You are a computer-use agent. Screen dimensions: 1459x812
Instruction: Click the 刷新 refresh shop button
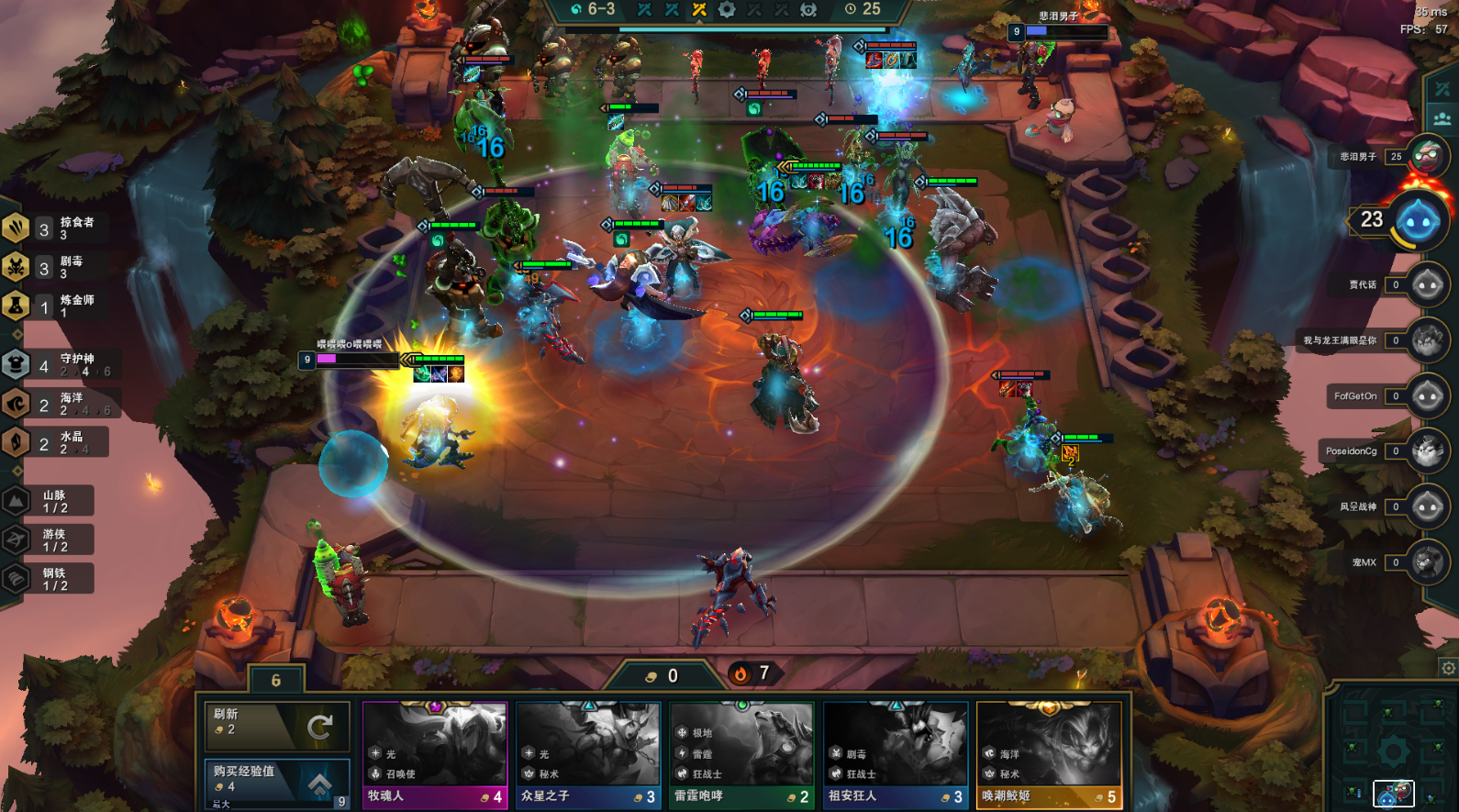[x=276, y=727]
